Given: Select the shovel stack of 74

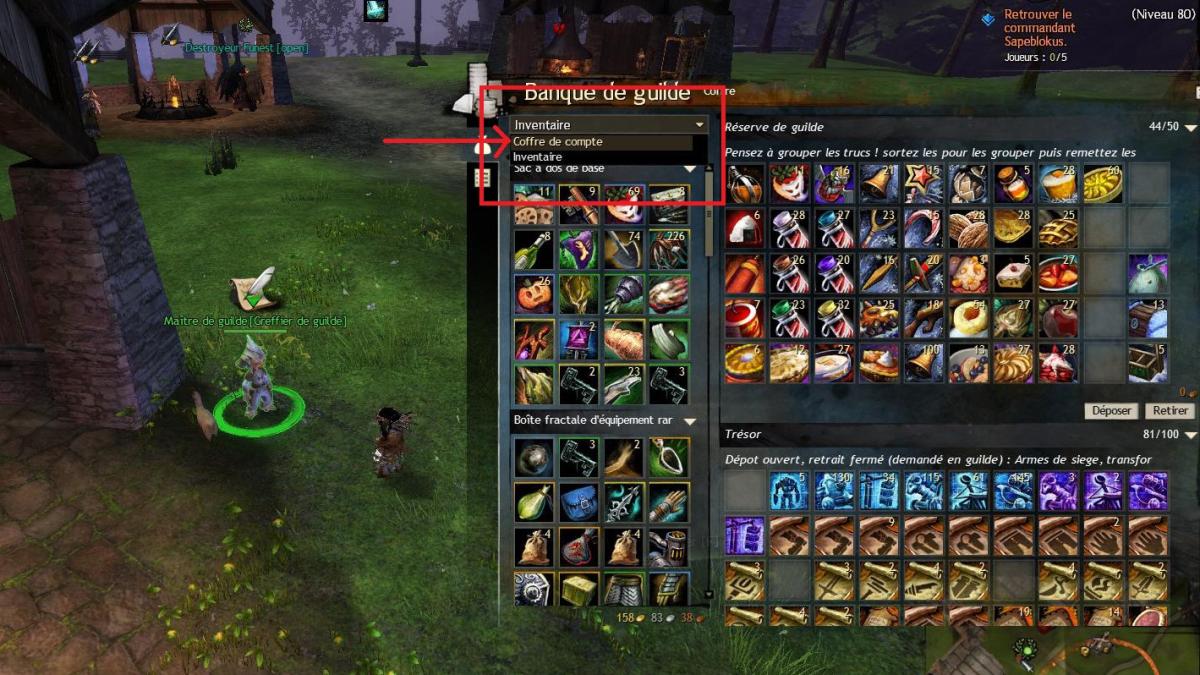Looking at the screenshot, I should coord(624,250).
